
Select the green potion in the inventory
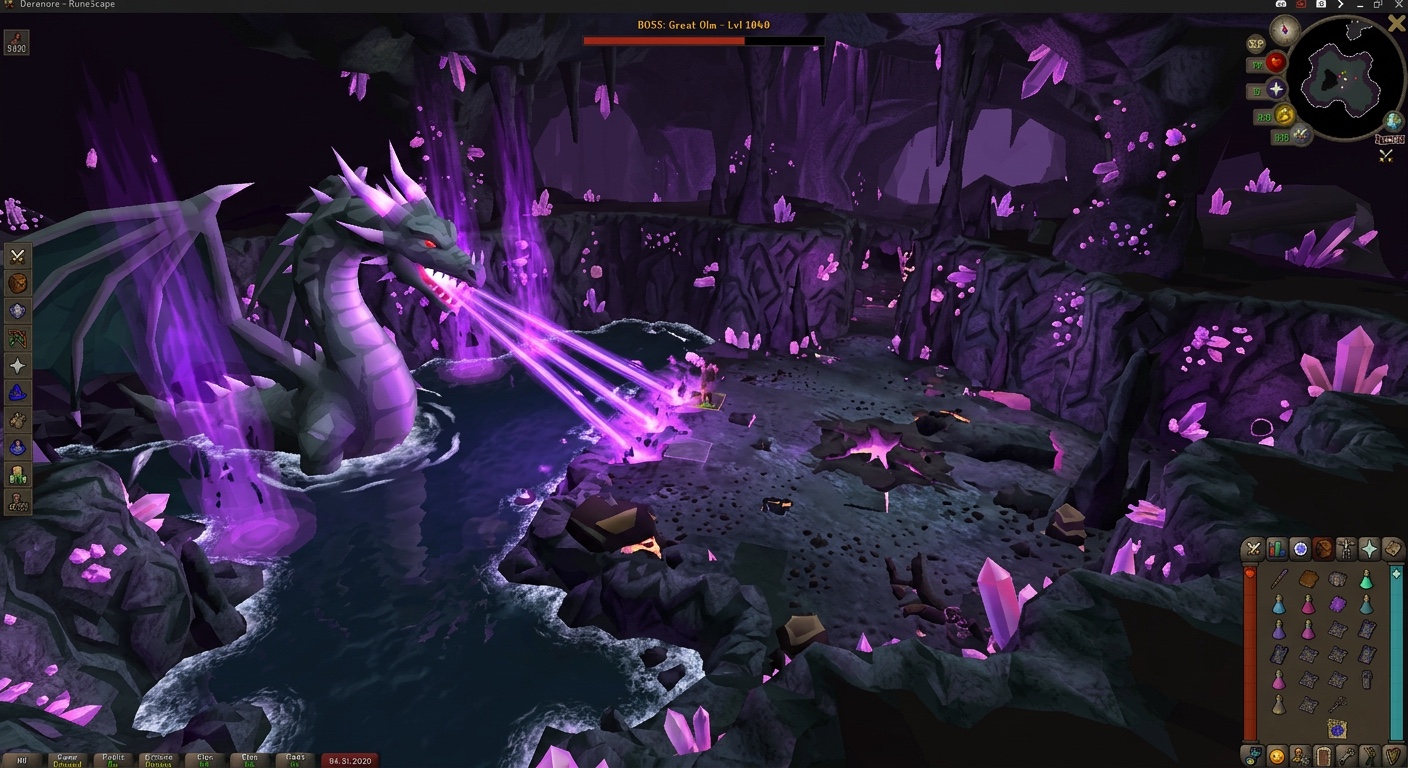click(1366, 580)
